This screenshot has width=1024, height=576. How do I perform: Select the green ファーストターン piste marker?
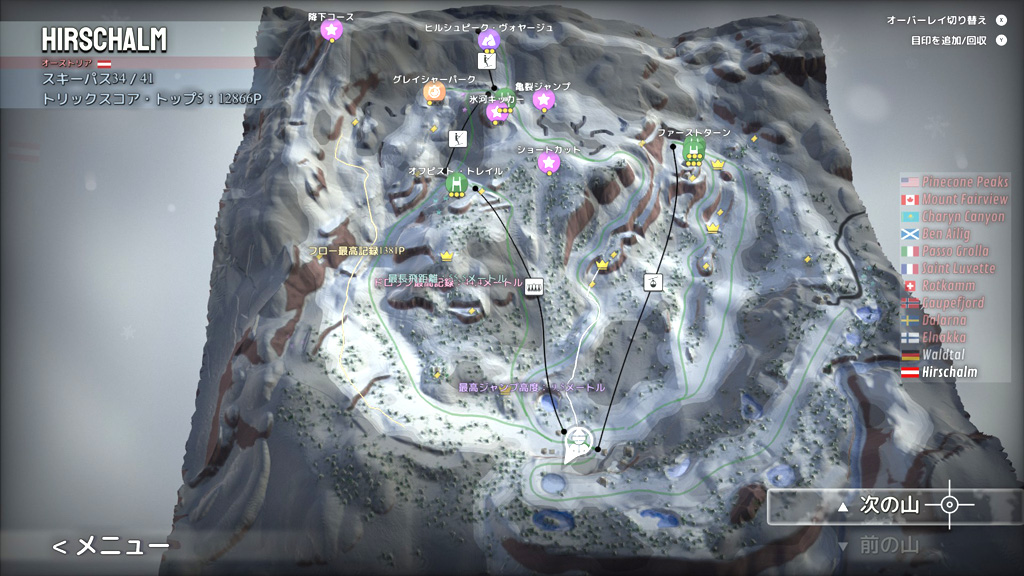point(694,146)
